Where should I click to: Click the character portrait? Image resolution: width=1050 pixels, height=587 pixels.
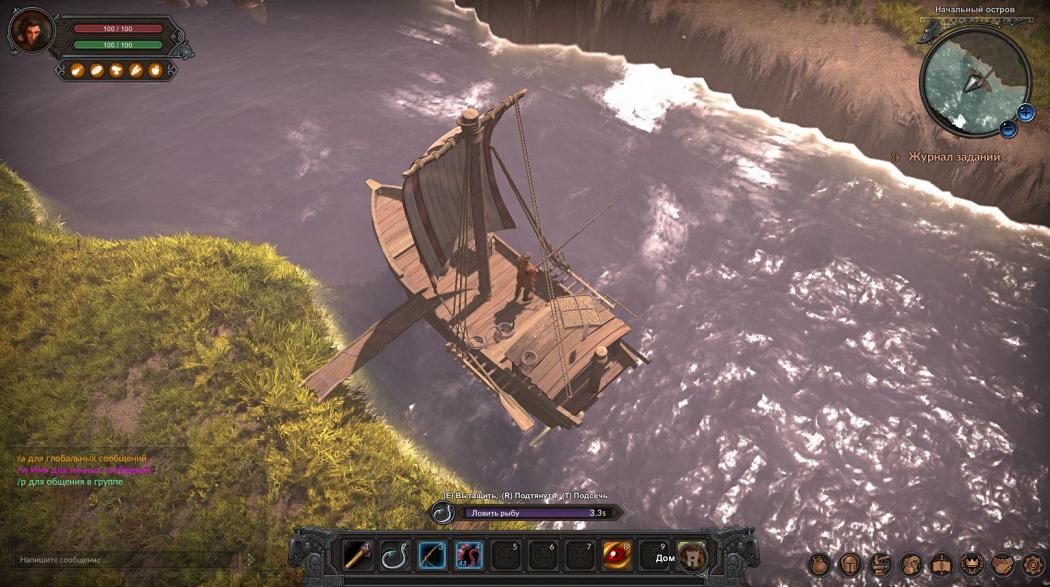(x=31, y=33)
